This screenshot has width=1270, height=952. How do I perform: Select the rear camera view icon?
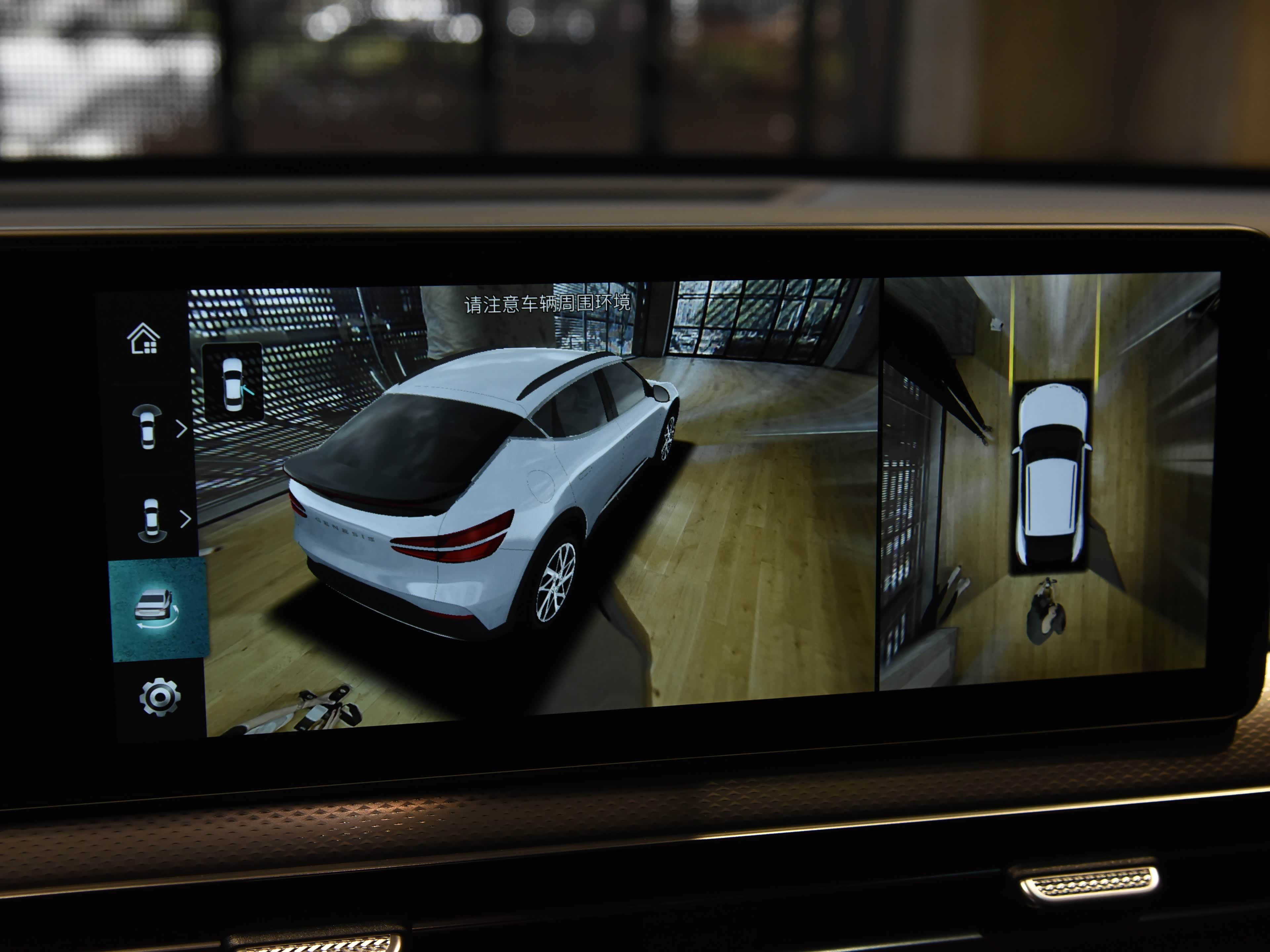point(151,519)
